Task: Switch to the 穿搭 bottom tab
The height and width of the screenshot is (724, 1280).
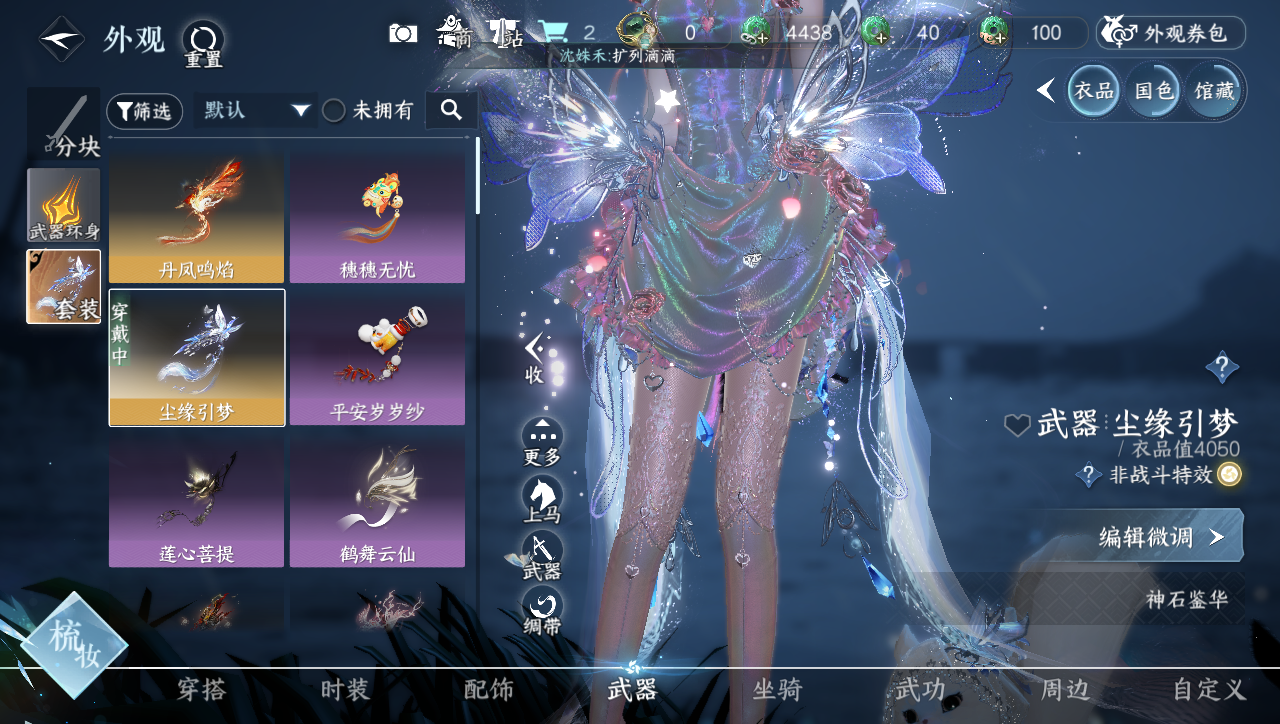Action: (201, 689)
